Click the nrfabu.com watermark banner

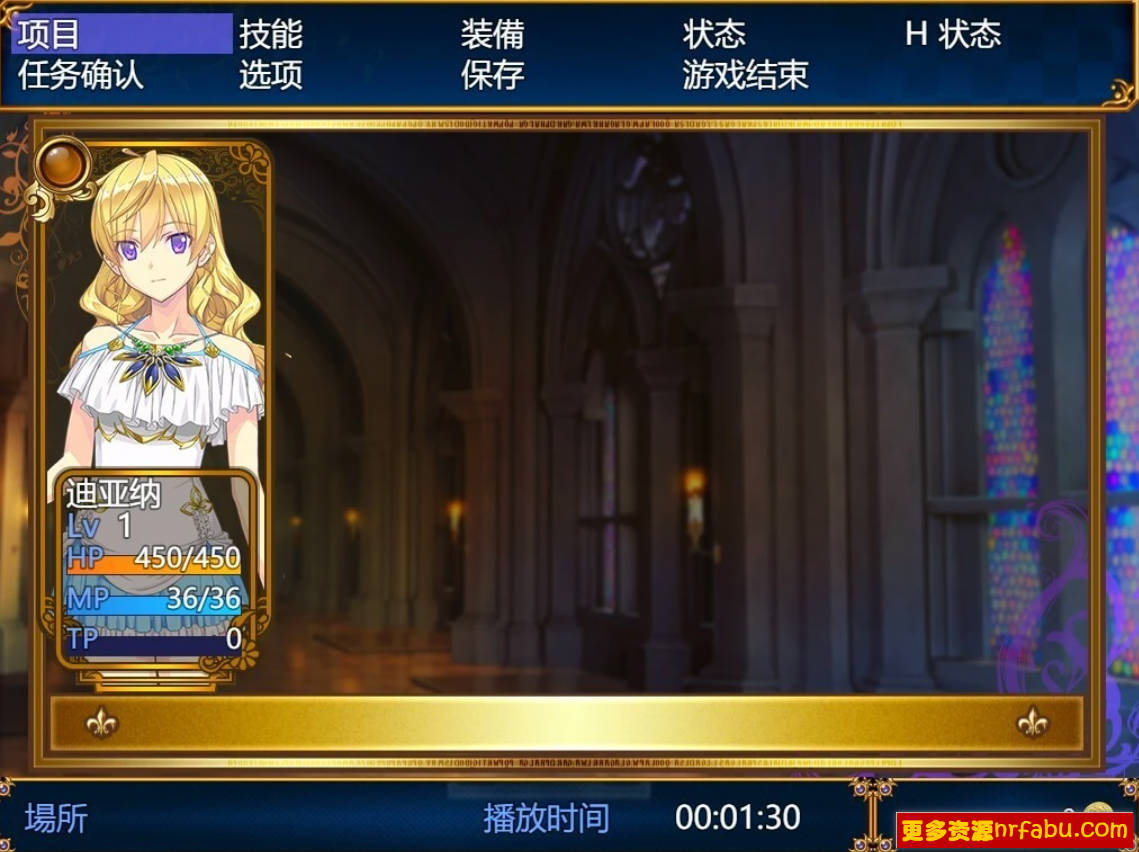click(1014, 829)
